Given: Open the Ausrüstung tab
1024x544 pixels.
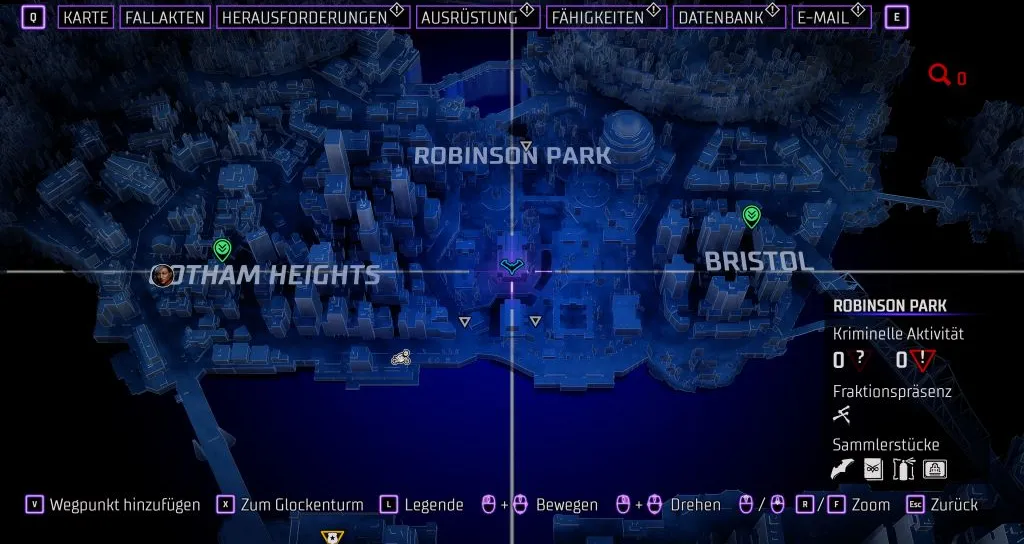Looking at the screenshot, I should click(469, 17).
